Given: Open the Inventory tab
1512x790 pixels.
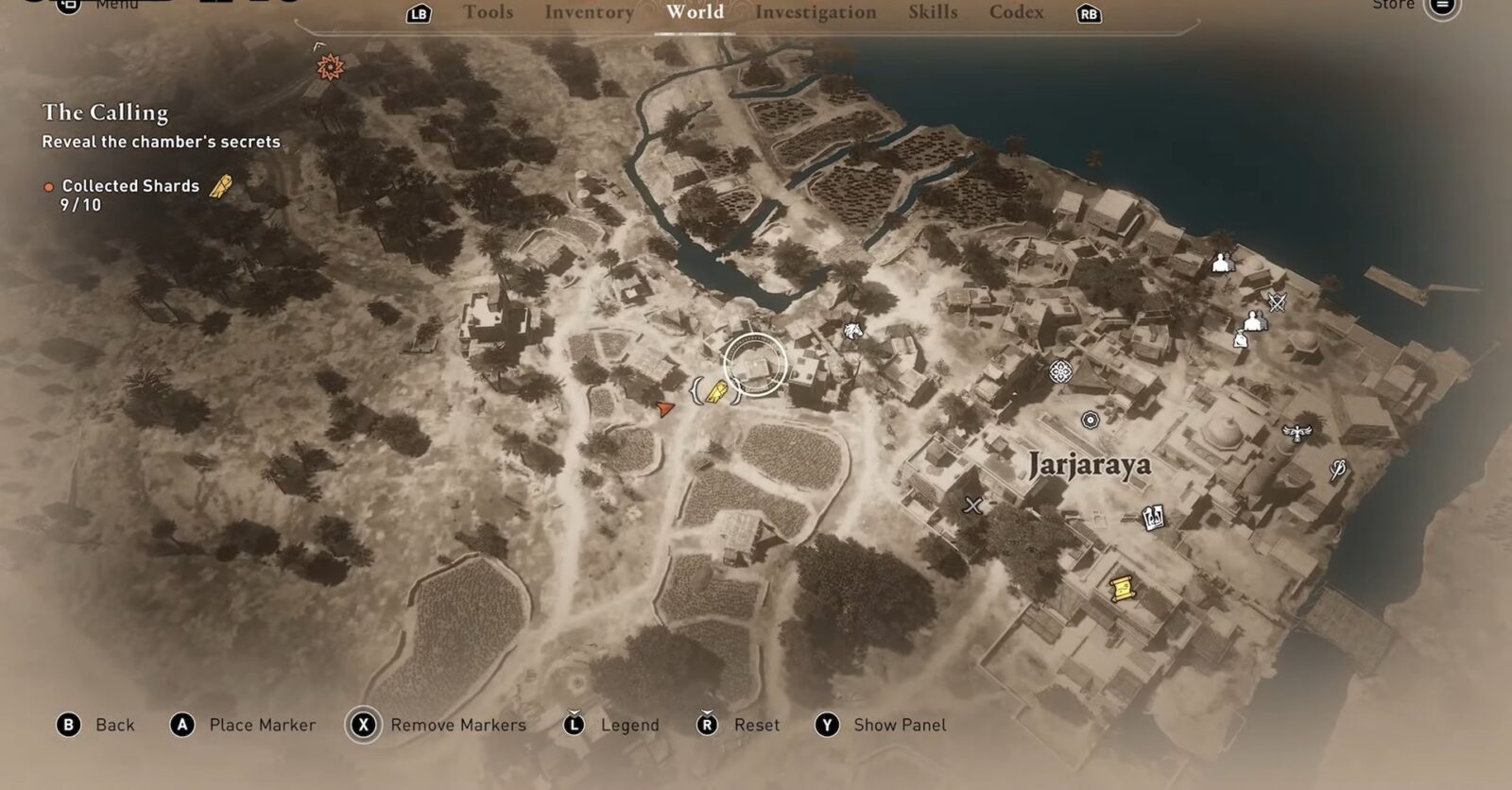Looking at the screenshot, I should pyautogui.click(x=589, y=12).
